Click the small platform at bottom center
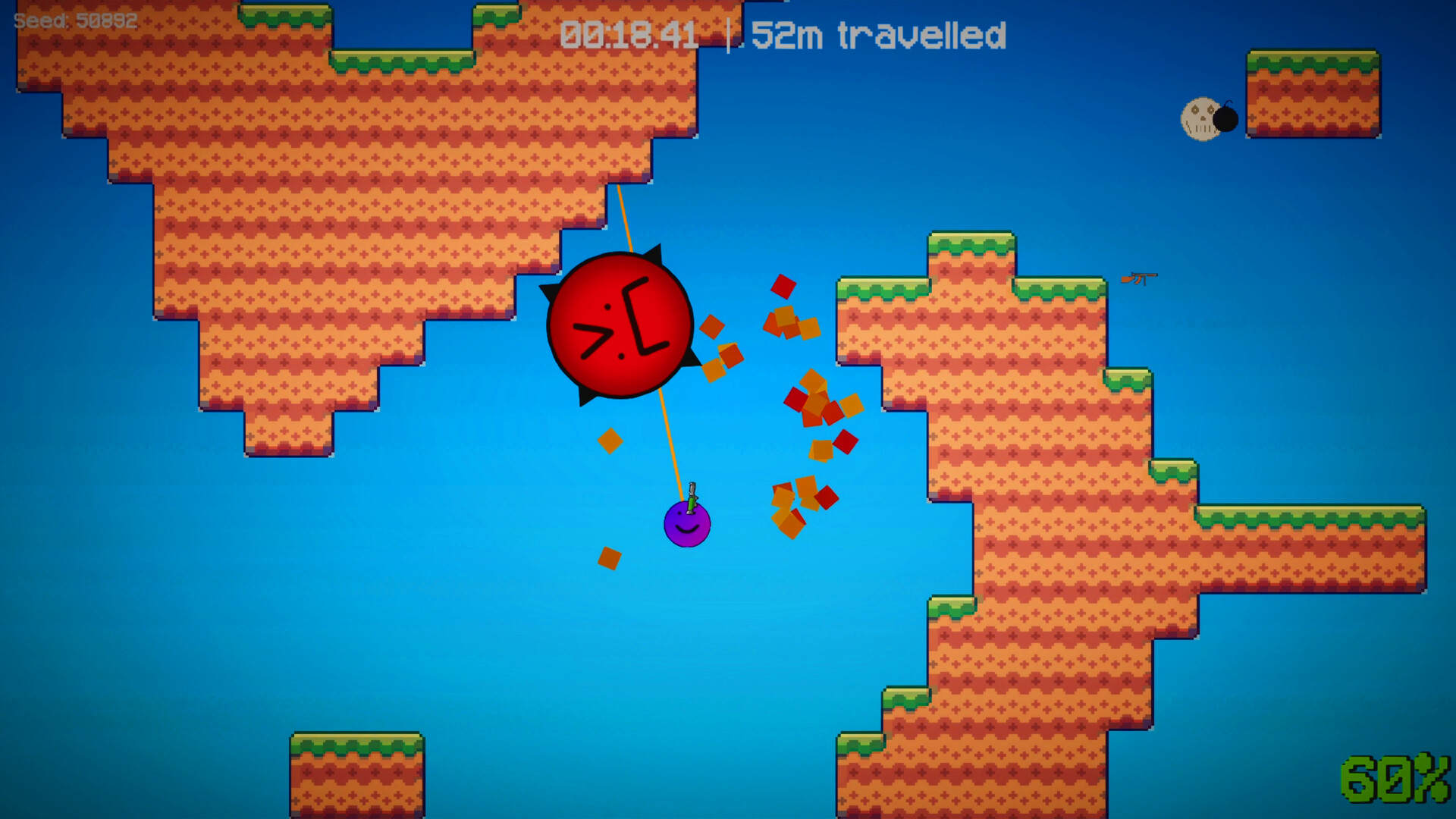 click(356, 773)
